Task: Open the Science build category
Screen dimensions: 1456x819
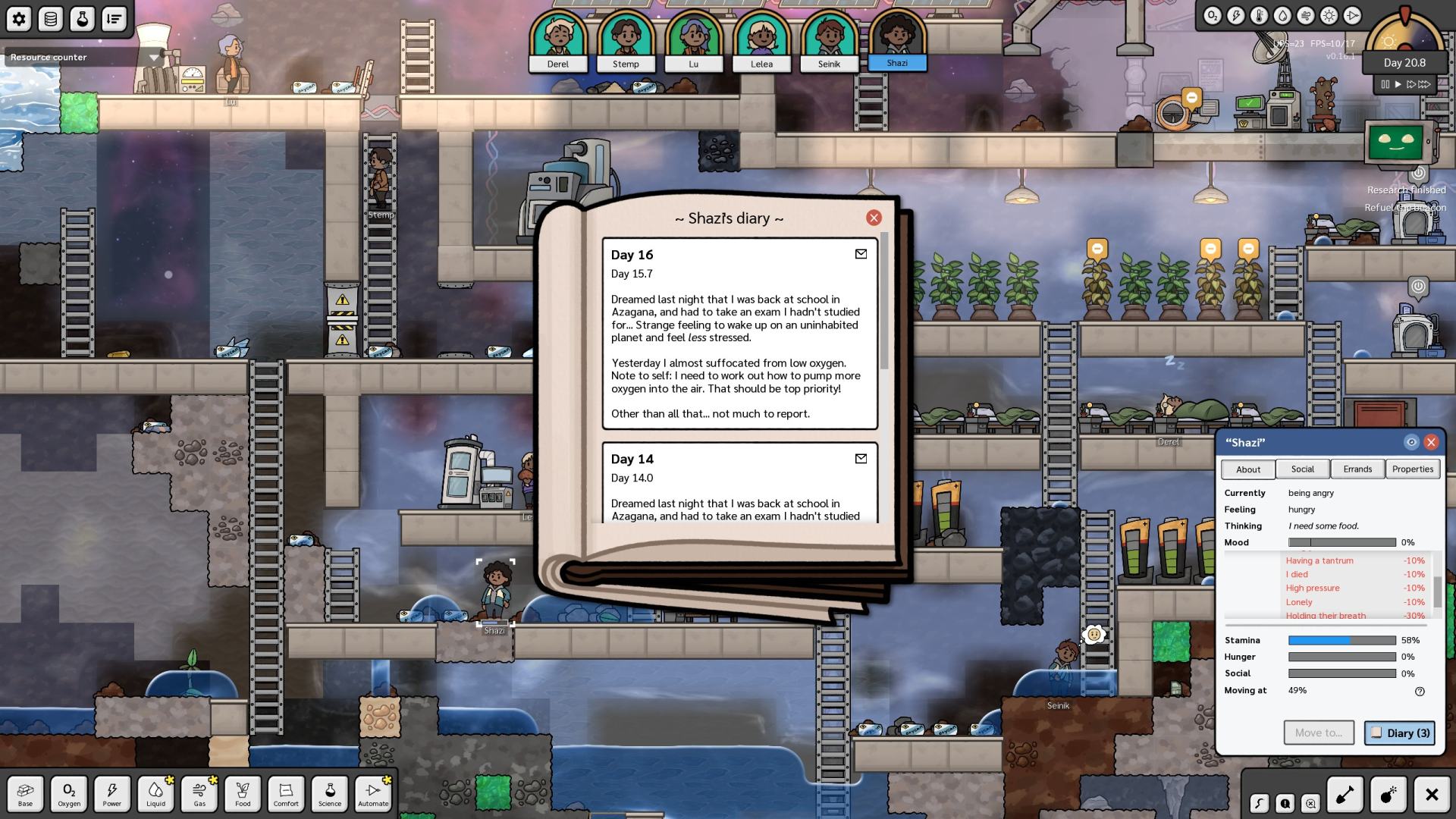Action: [x=330, y=794]
